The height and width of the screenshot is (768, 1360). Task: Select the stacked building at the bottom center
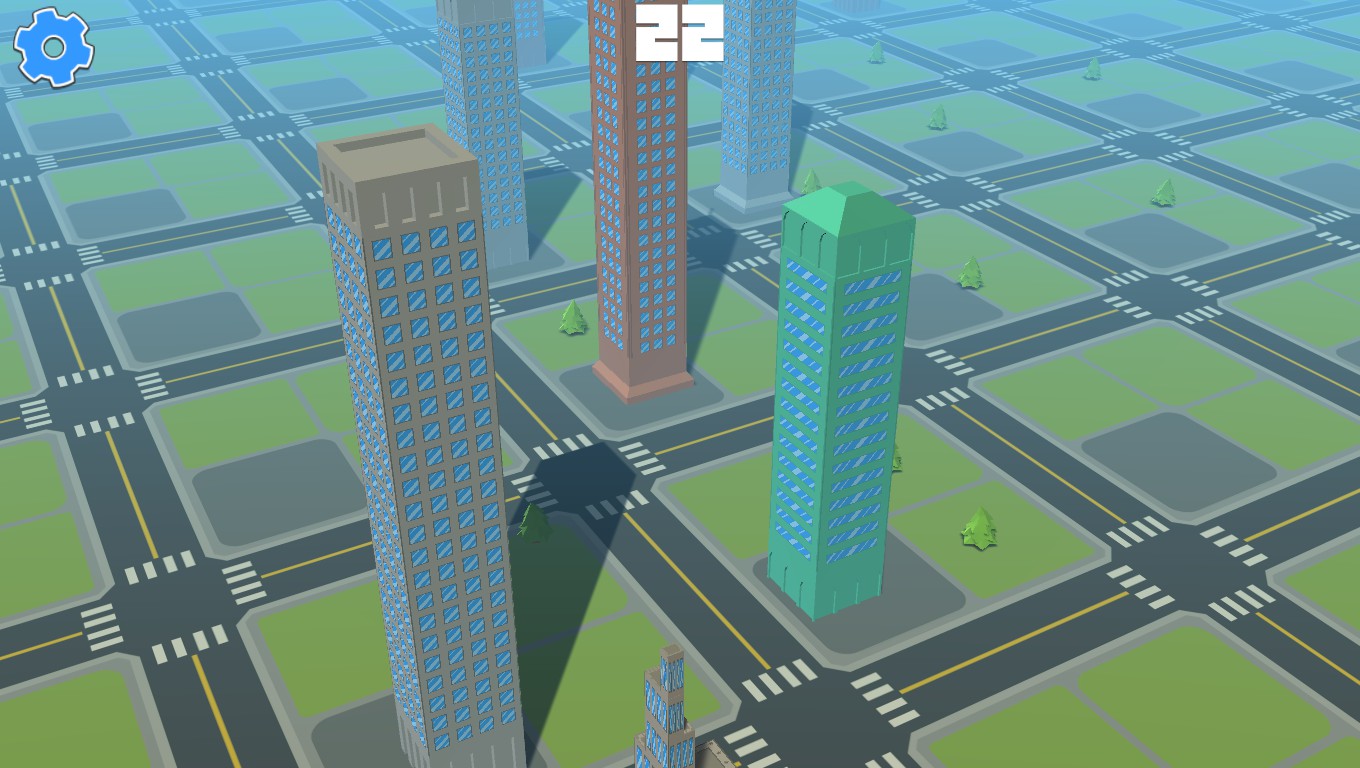click(x=665, y=720)
